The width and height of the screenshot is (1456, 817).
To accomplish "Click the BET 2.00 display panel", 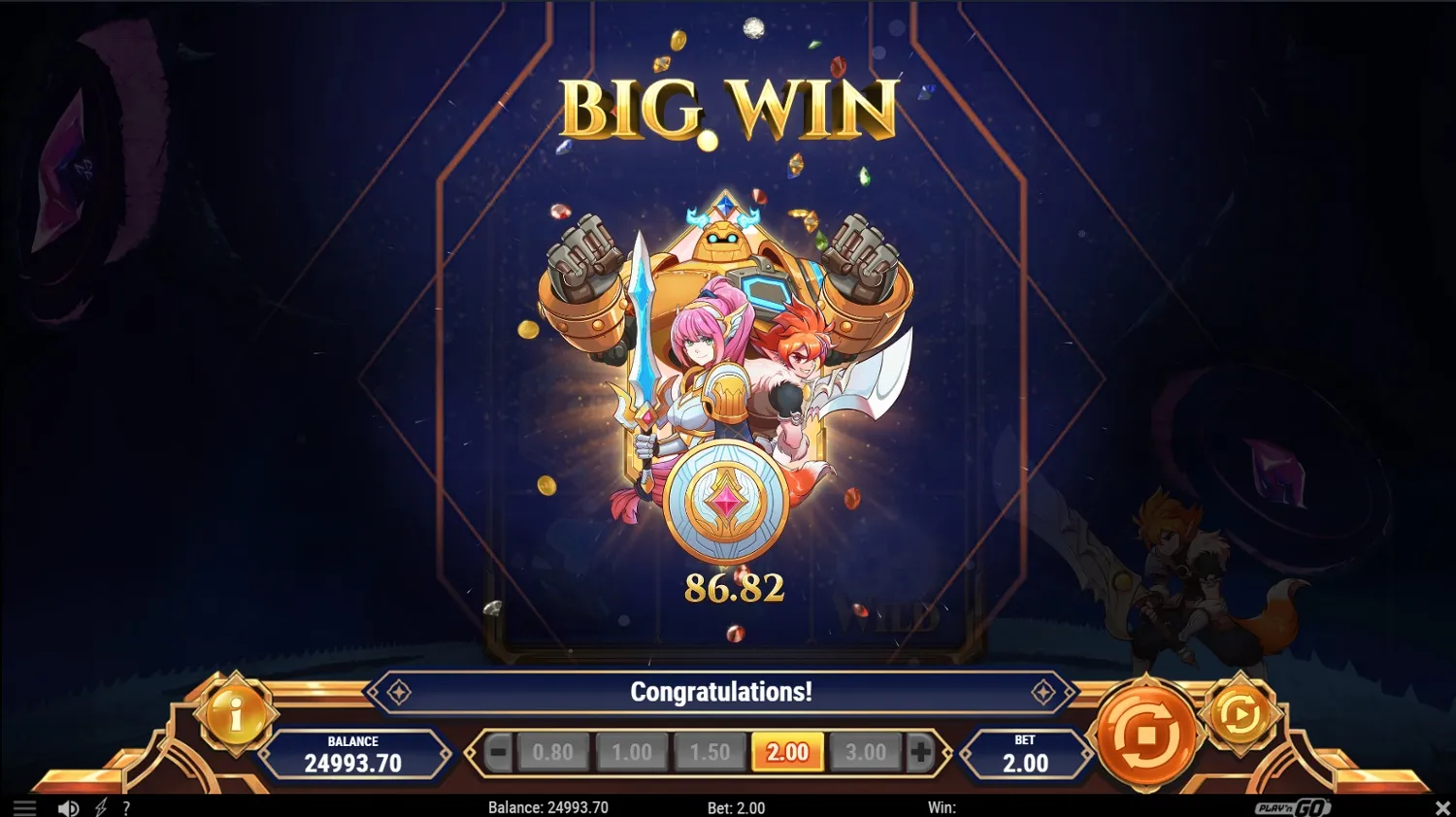I will (1027, 754).
